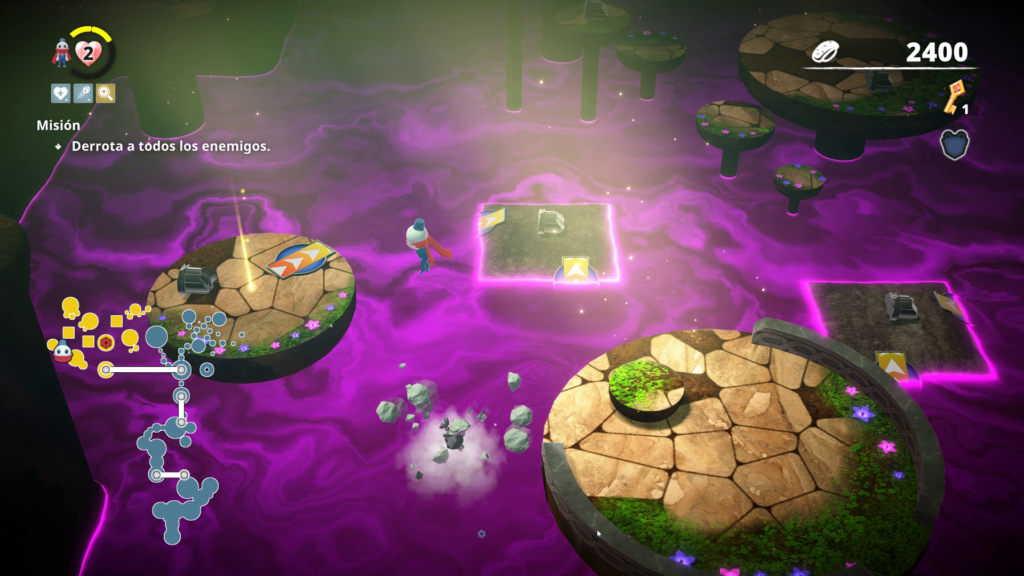Select the red hexagon marker on minimap

tap(104, 342)
